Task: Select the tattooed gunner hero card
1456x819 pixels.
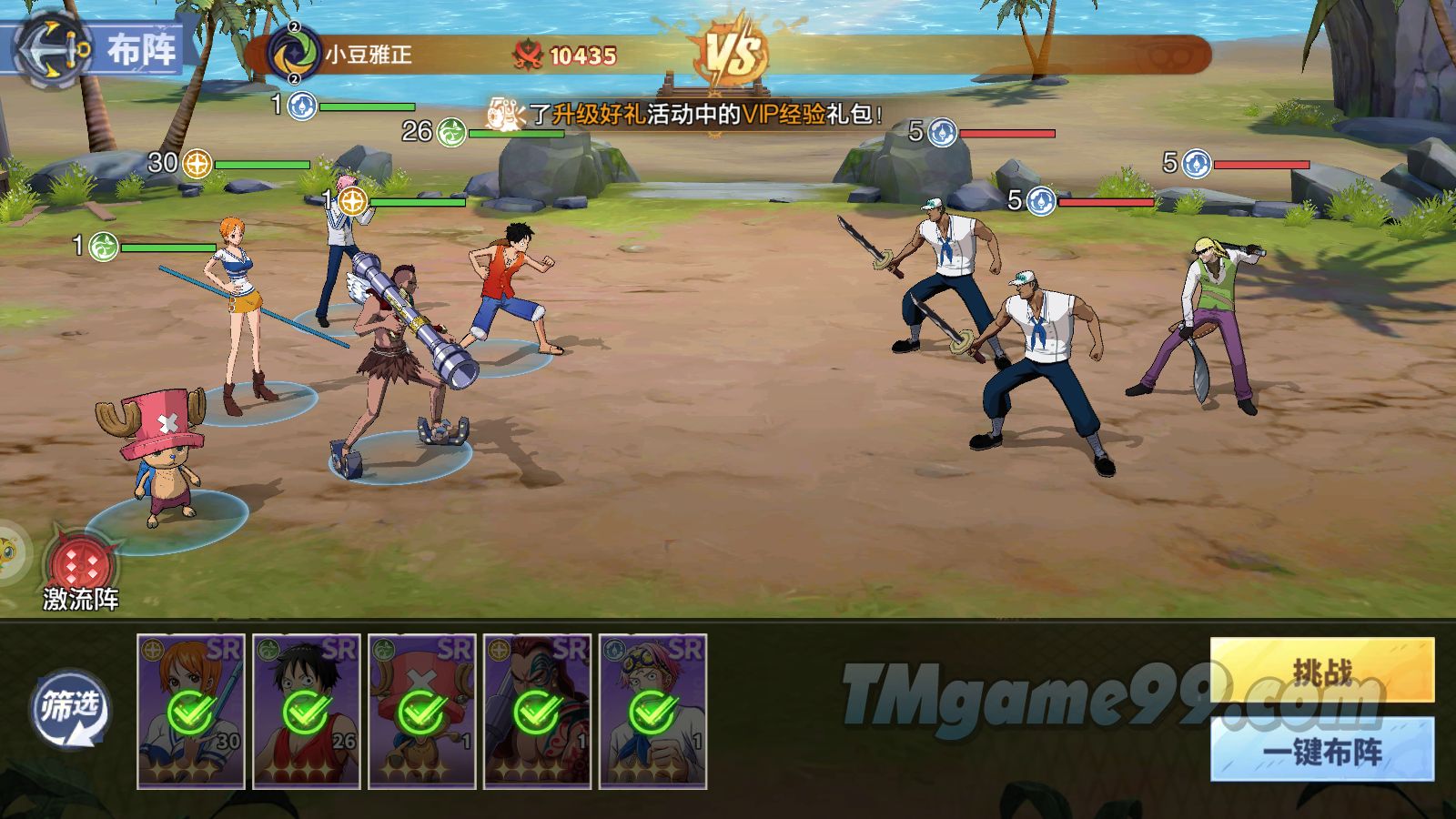Action: coord(538,711)
